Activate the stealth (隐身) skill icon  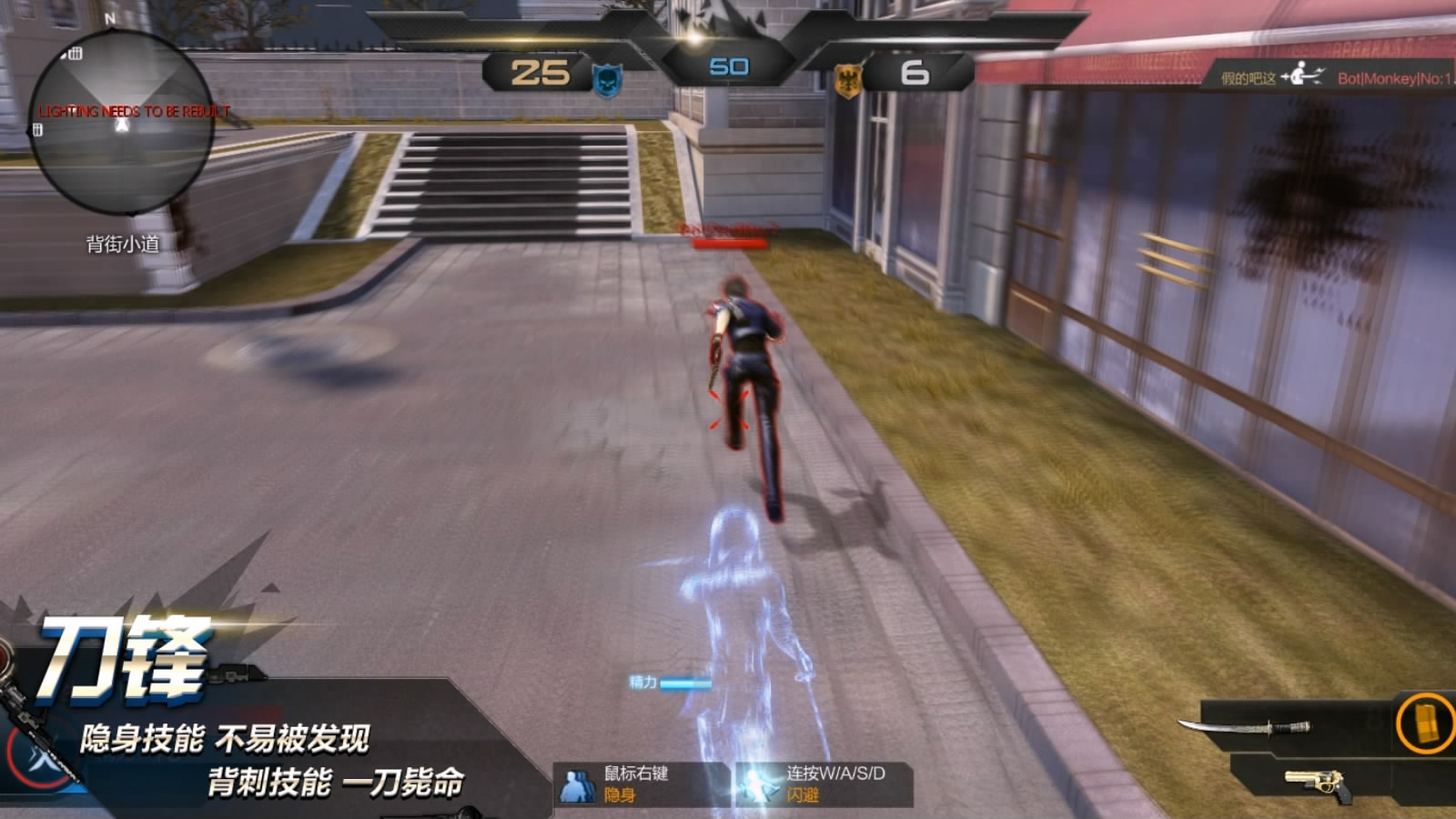coord(576,784)
